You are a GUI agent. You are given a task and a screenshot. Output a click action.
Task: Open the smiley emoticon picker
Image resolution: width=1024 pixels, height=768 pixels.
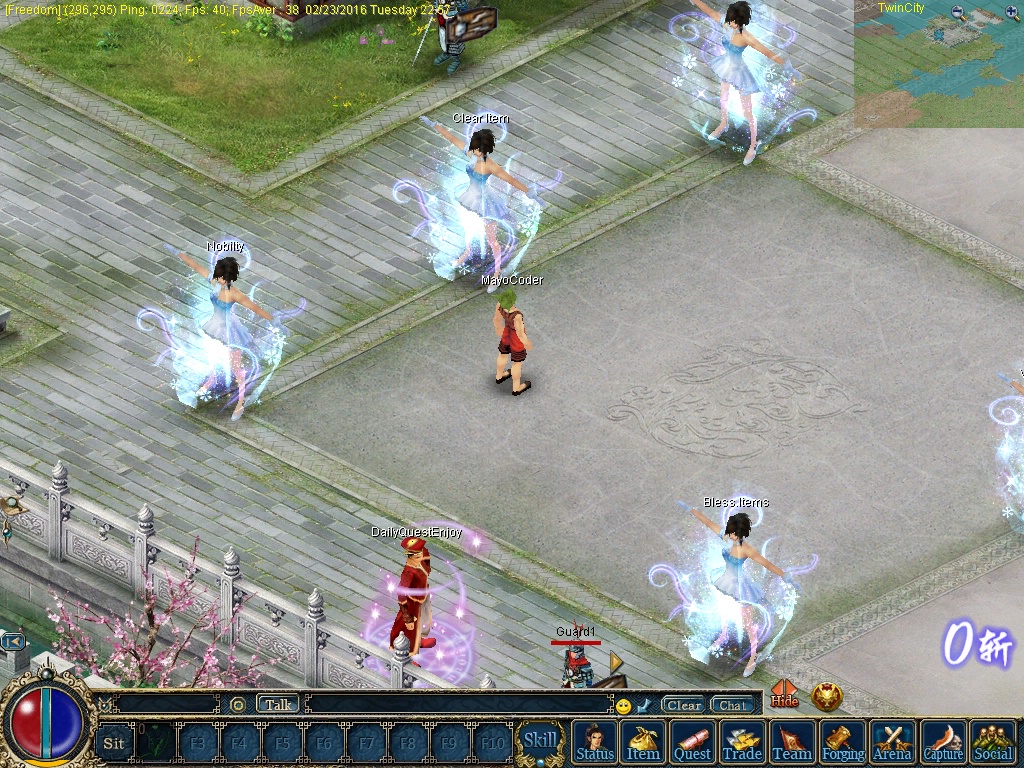tap(623, 706)
